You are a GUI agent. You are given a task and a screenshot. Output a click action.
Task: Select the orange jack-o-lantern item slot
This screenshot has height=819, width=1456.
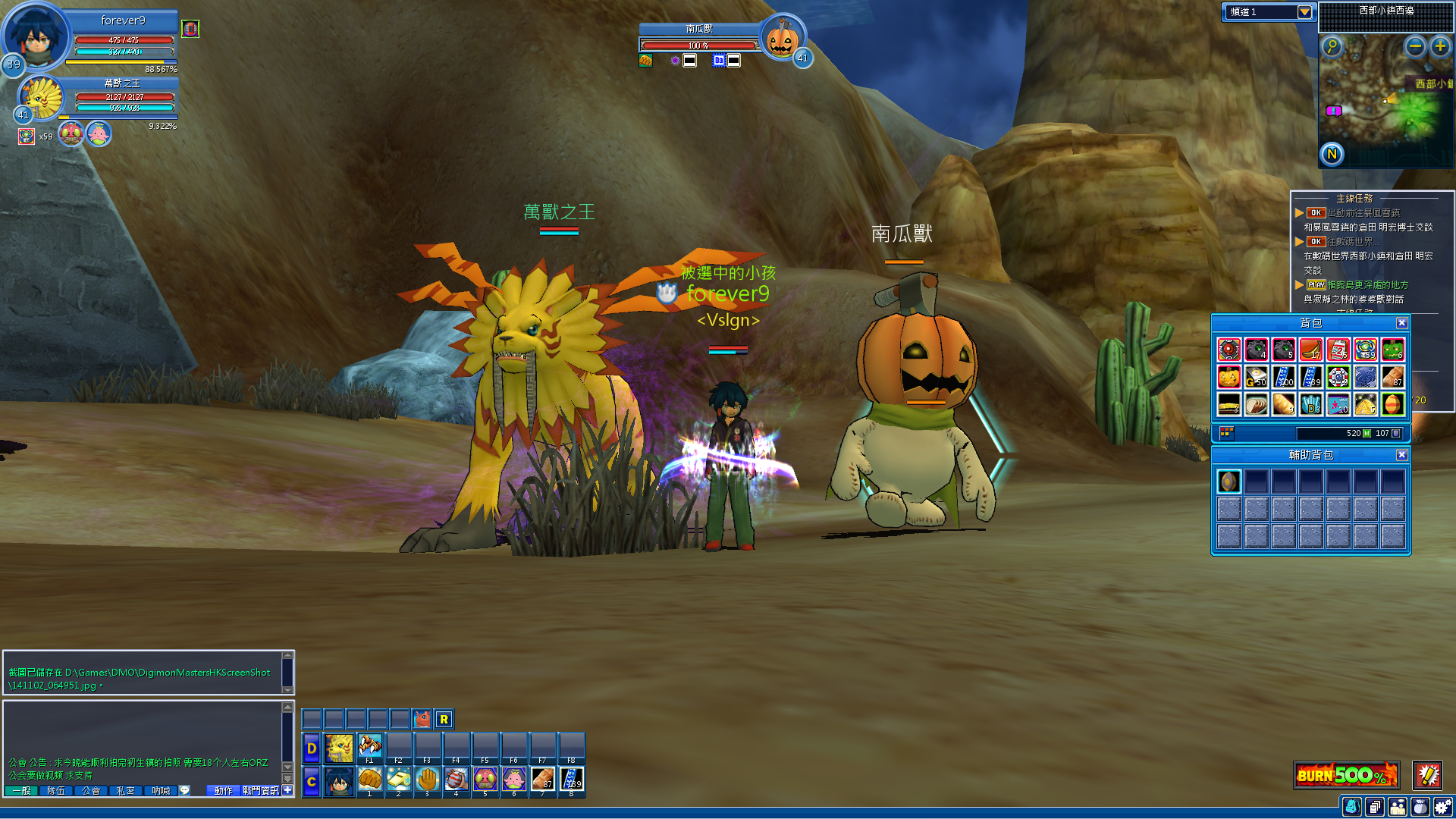pos(1228,377)
